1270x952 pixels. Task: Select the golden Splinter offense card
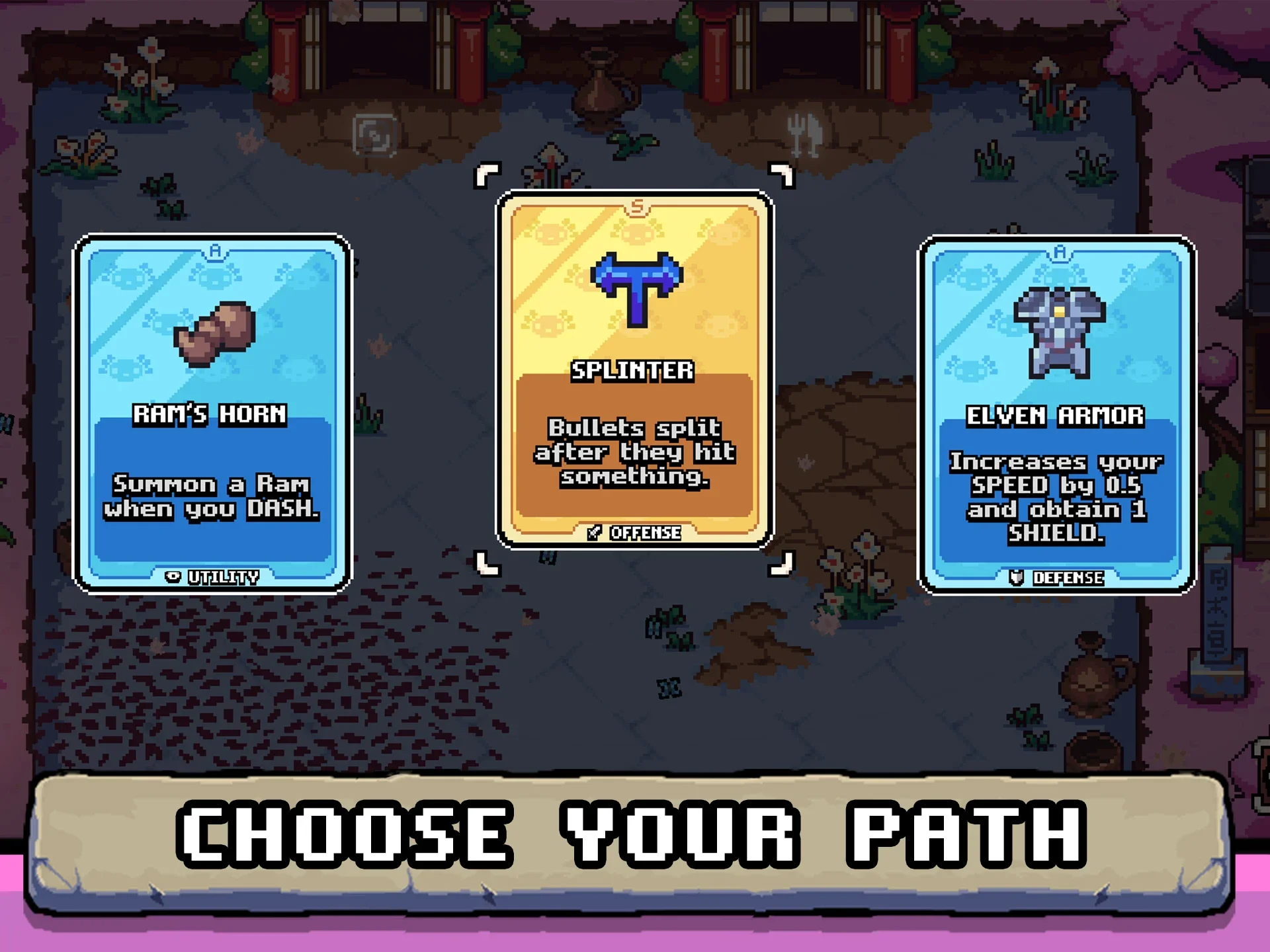[634, 369]
